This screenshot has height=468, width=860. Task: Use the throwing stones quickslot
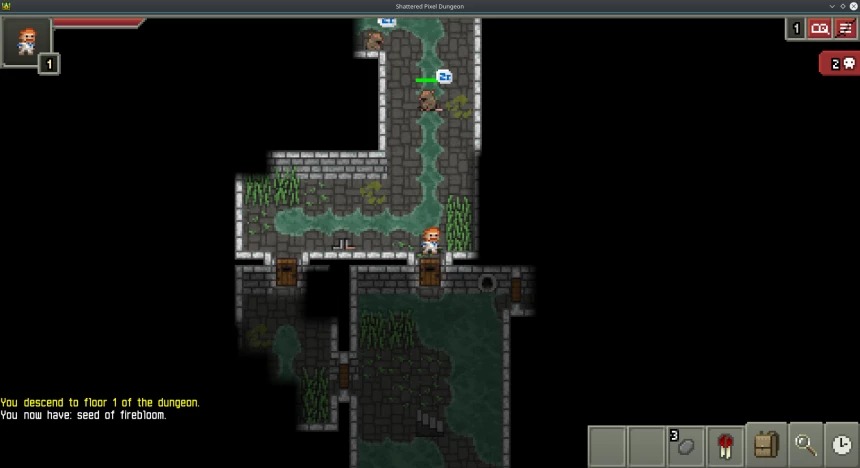coord(685,445)
